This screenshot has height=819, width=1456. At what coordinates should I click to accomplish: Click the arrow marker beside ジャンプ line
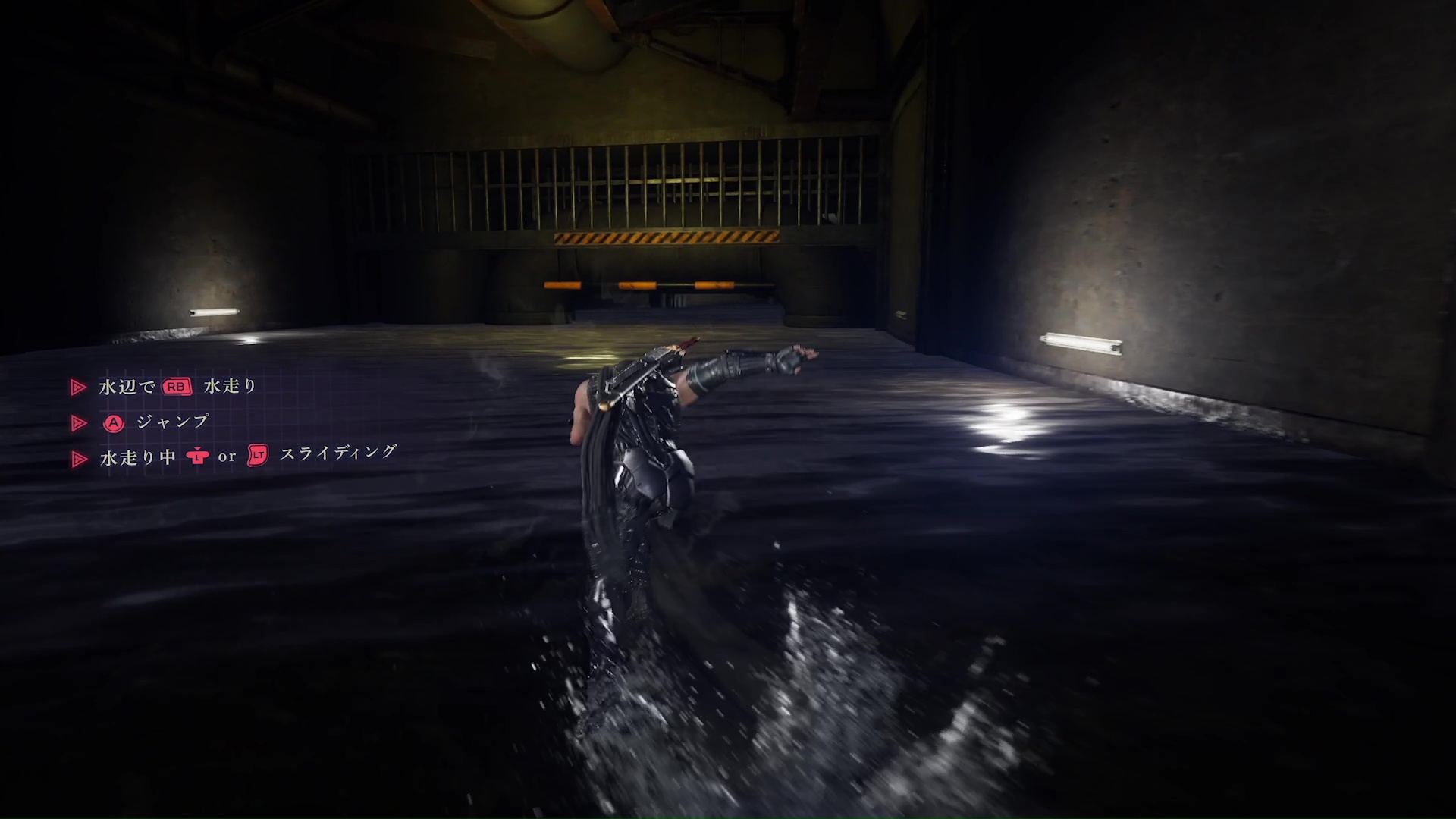tap(78, 423)
